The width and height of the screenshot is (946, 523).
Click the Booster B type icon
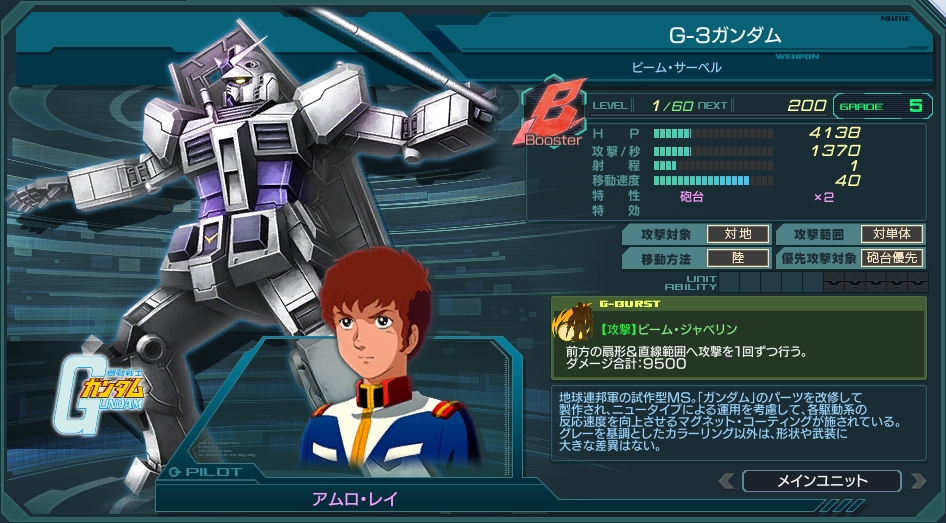point(551,117)
